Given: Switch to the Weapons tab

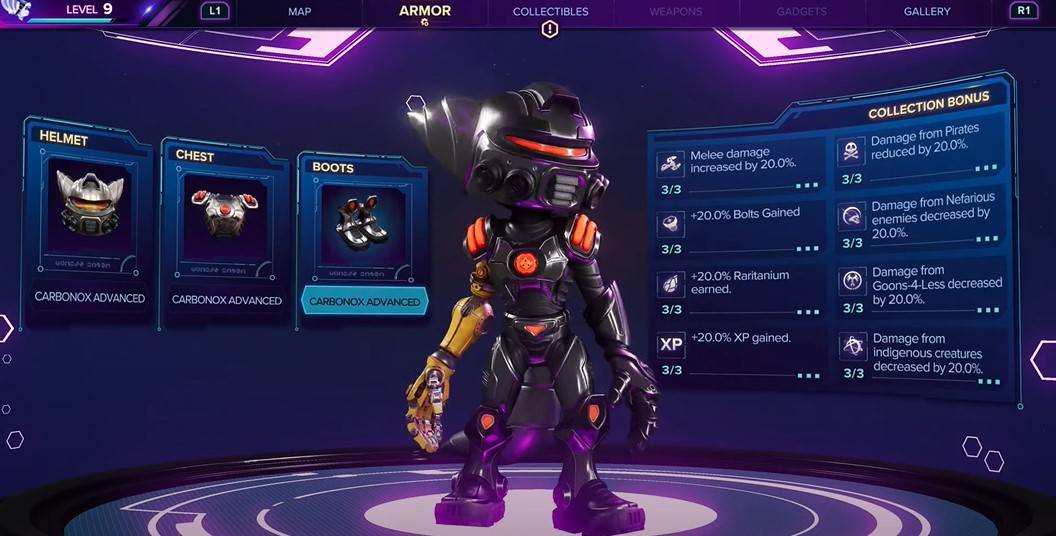Looking at the screenshot, I should [675, 12].
